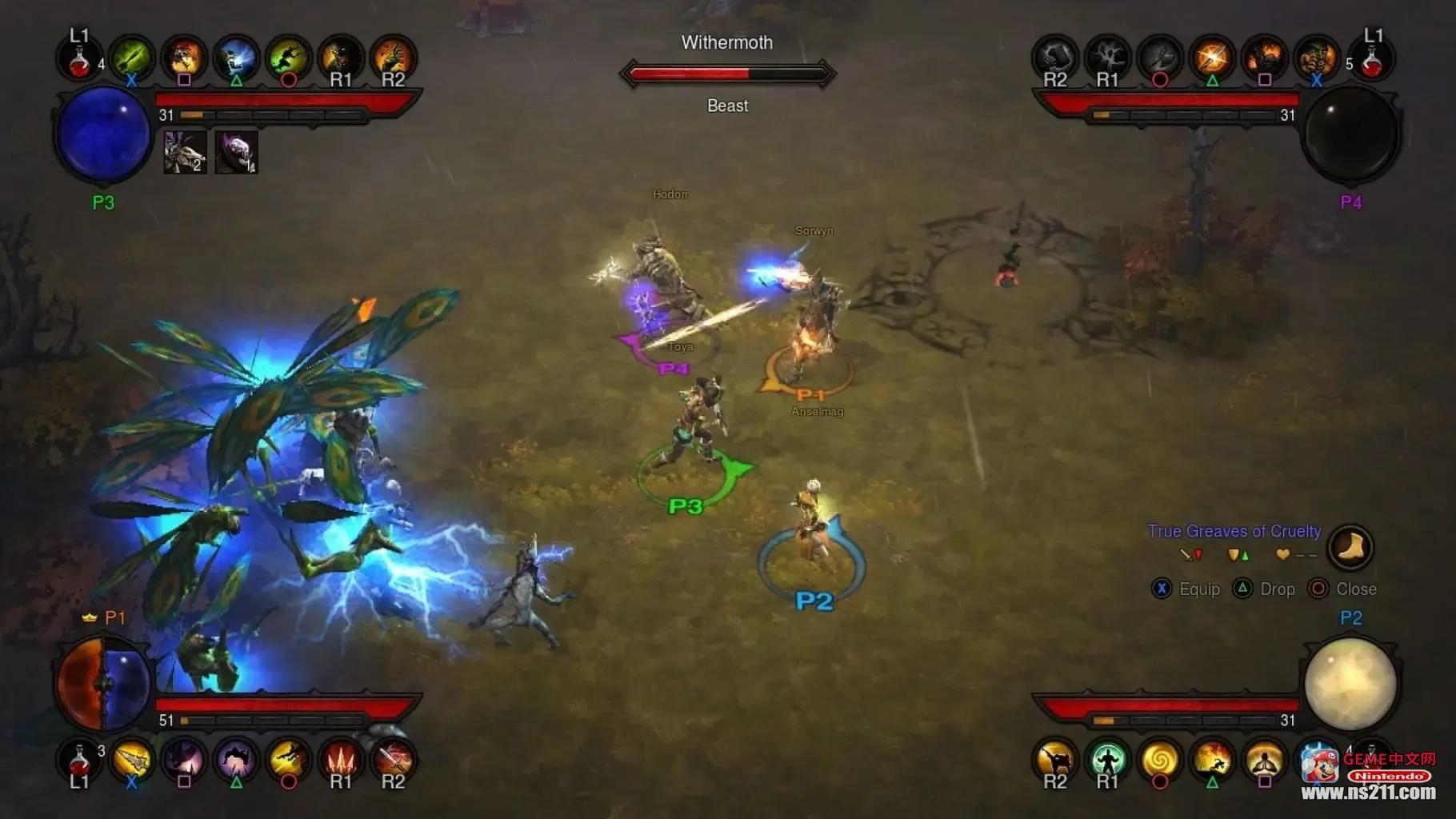This screenshot has height=819, width=1456.
Task: Select the True Greaves of Cruelty boot icon
Action: [x=1350, y=548]
